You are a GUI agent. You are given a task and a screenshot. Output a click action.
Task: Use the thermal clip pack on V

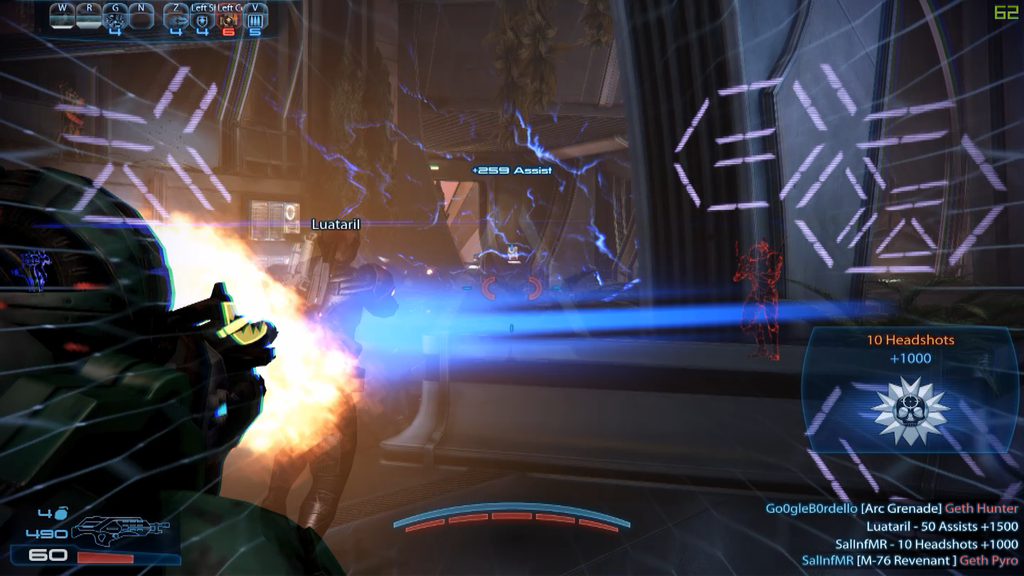click(254, 18)
